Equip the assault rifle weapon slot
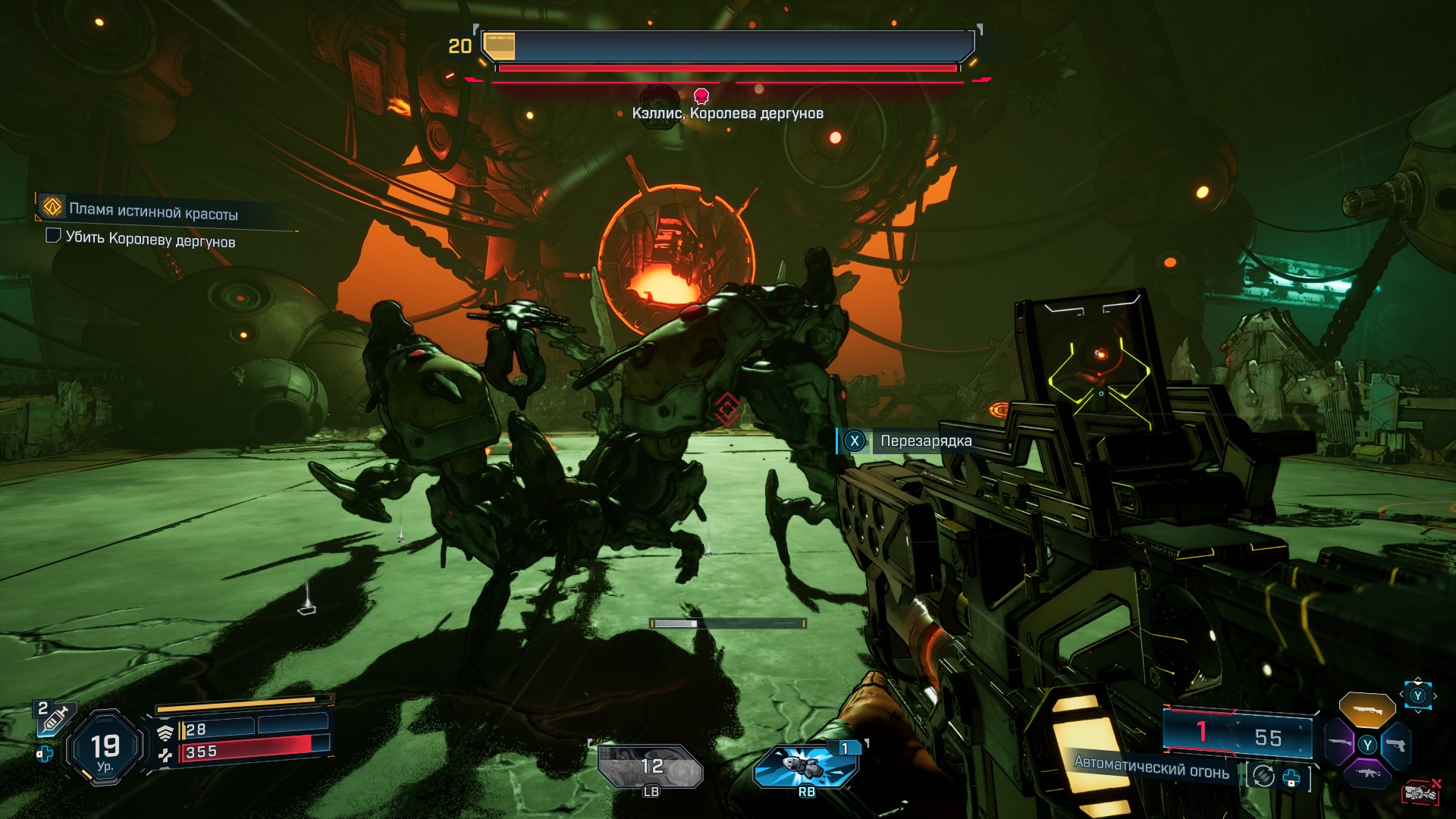Screen dimensions: 1456x819 [1367, 773]
